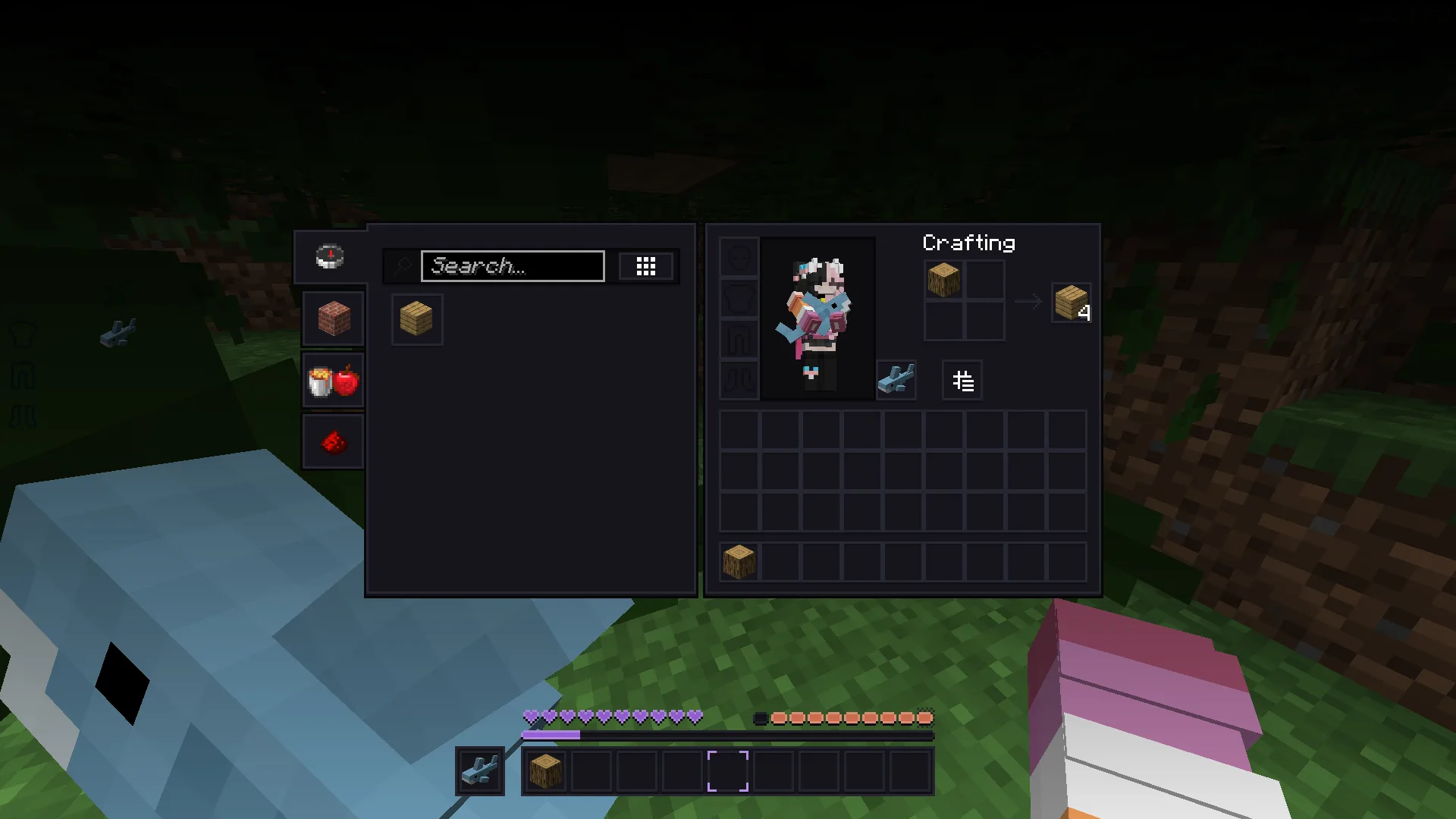
Task: Choose the oak planks recipe in book
Action: pyautogui.click(x=416, y=319)
